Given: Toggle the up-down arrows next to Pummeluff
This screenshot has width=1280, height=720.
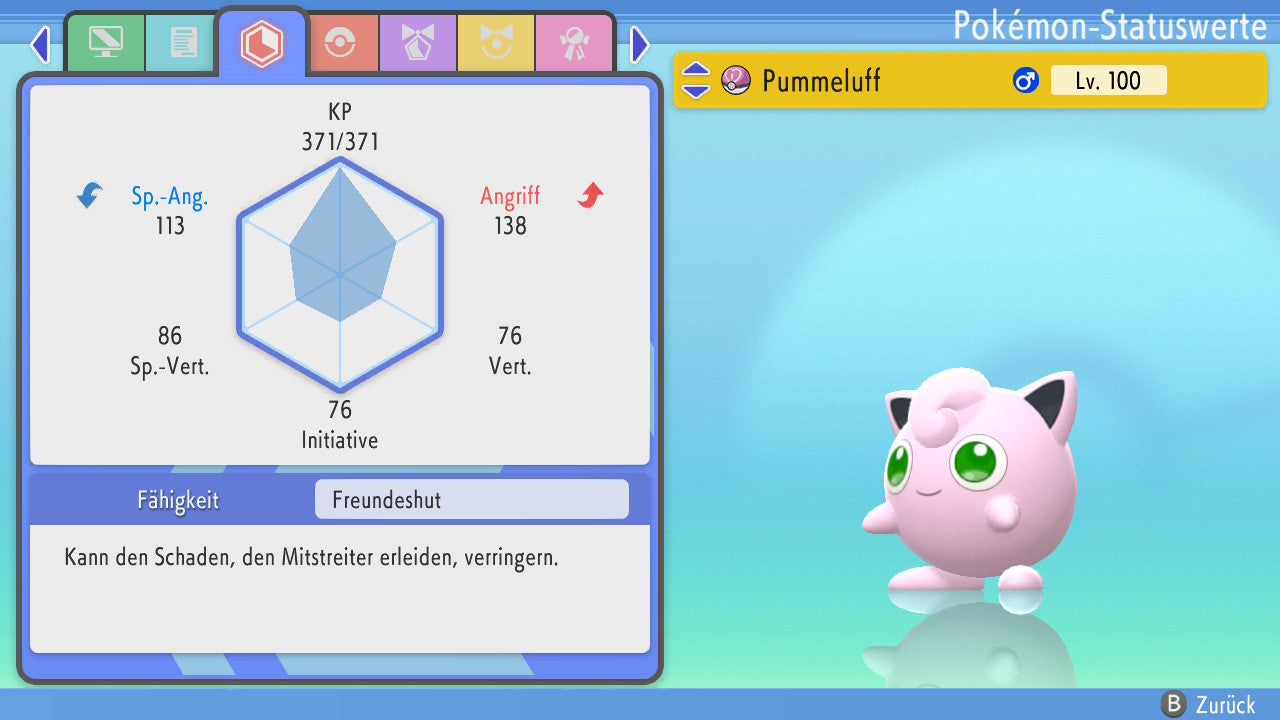Looking at the screenshot, I should click(696, 80).
